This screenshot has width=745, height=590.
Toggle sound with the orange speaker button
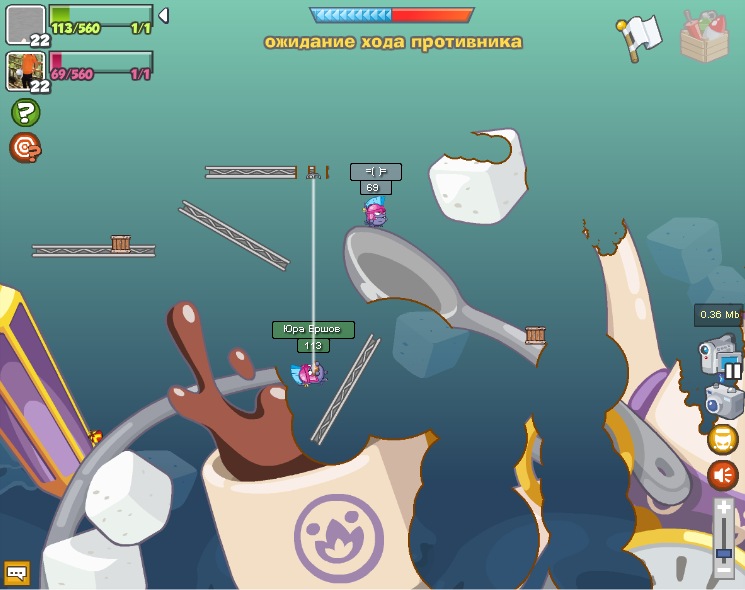[722, 475]
